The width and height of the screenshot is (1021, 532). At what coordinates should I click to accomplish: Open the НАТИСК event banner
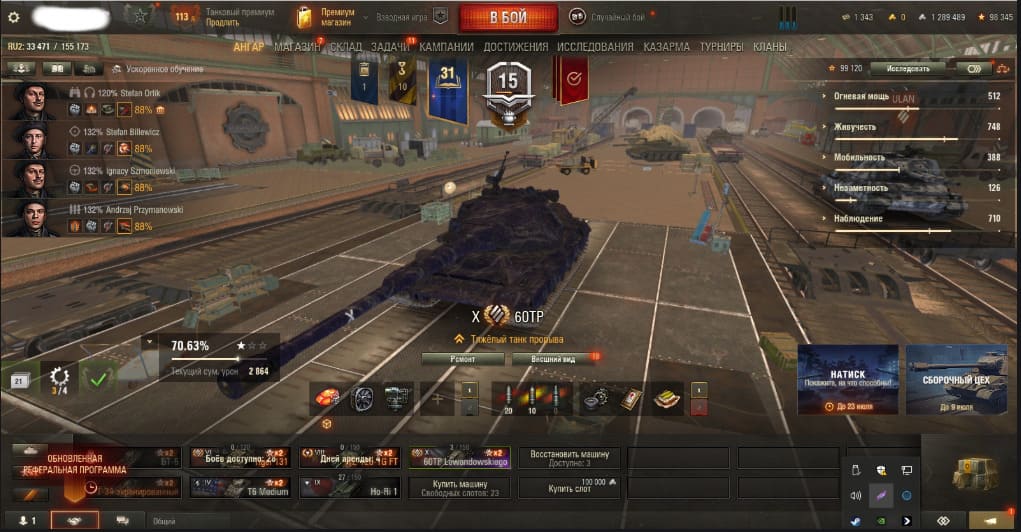click(x=847, y=379)
